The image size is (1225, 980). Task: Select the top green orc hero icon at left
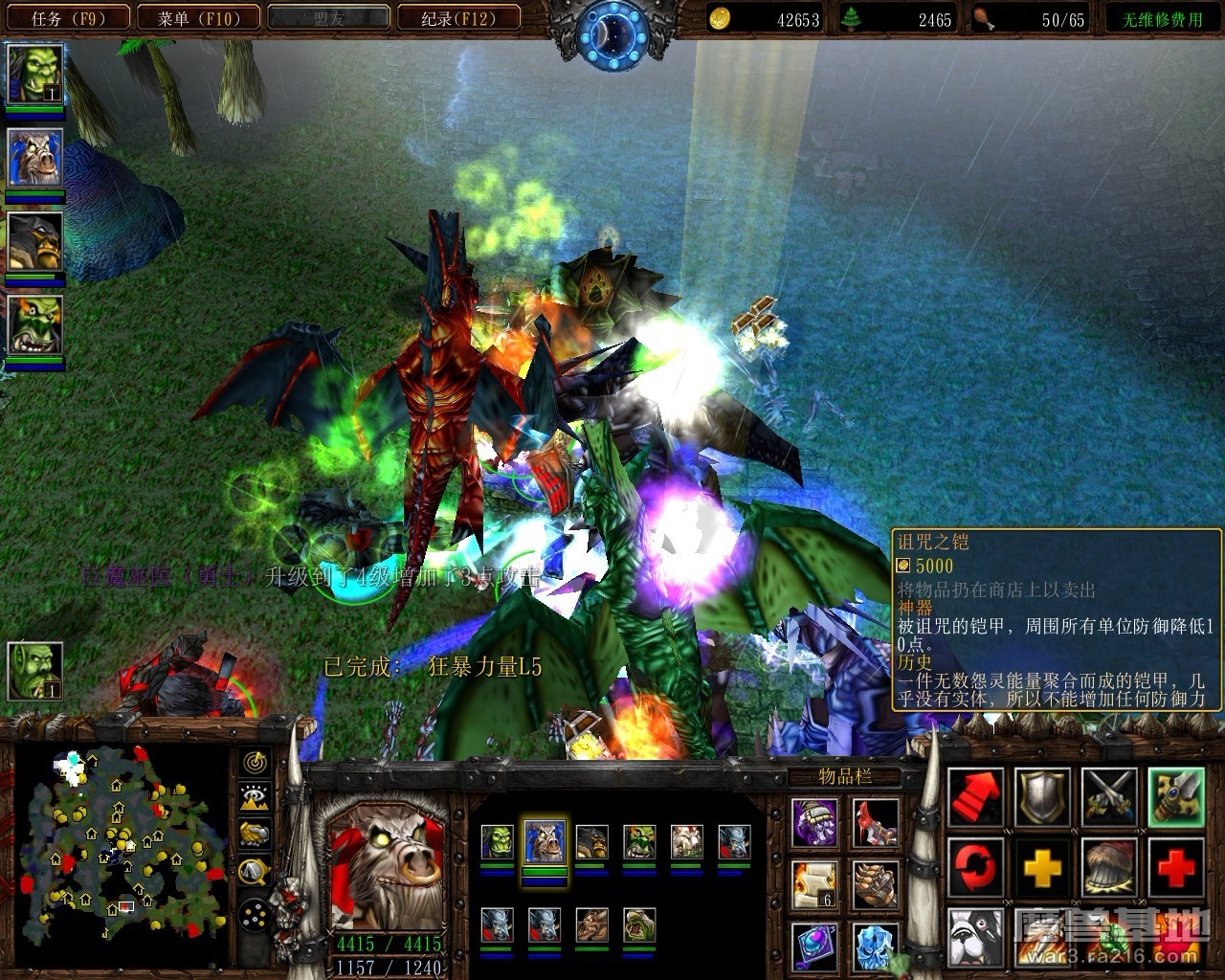(x=35, y=74)
